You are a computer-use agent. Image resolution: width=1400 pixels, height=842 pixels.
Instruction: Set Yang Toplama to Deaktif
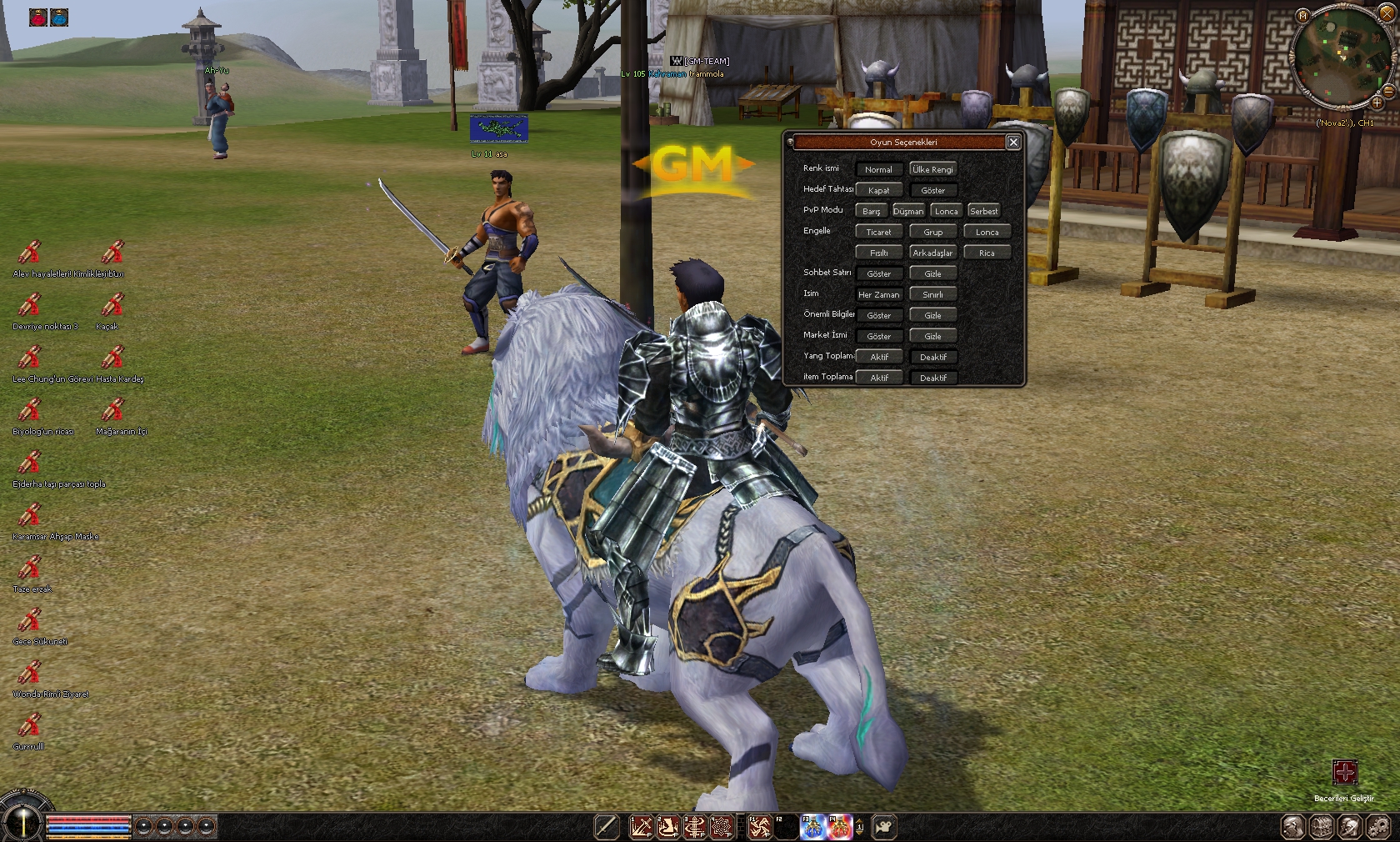tap(932, 357)
